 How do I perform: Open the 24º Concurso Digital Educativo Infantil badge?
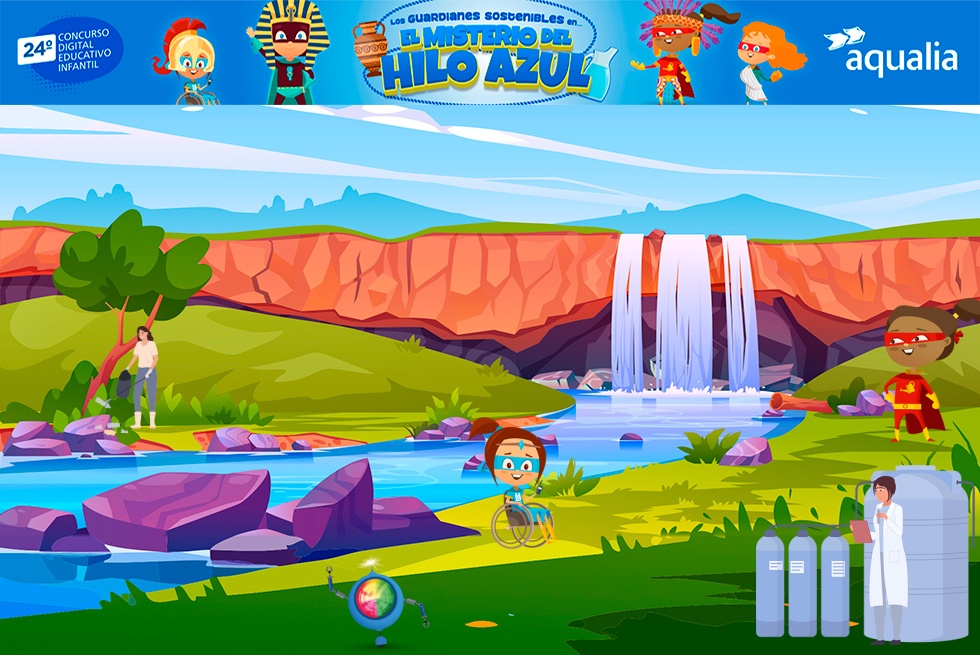pos(70,49)
